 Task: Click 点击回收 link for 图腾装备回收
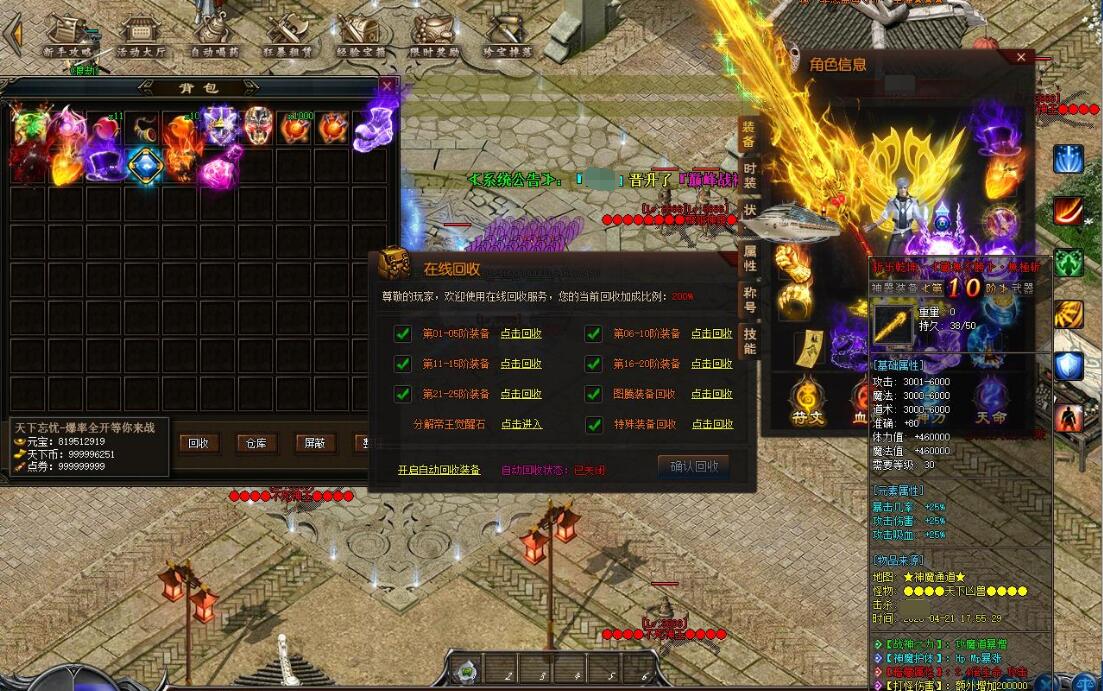[x=711, y=394]
